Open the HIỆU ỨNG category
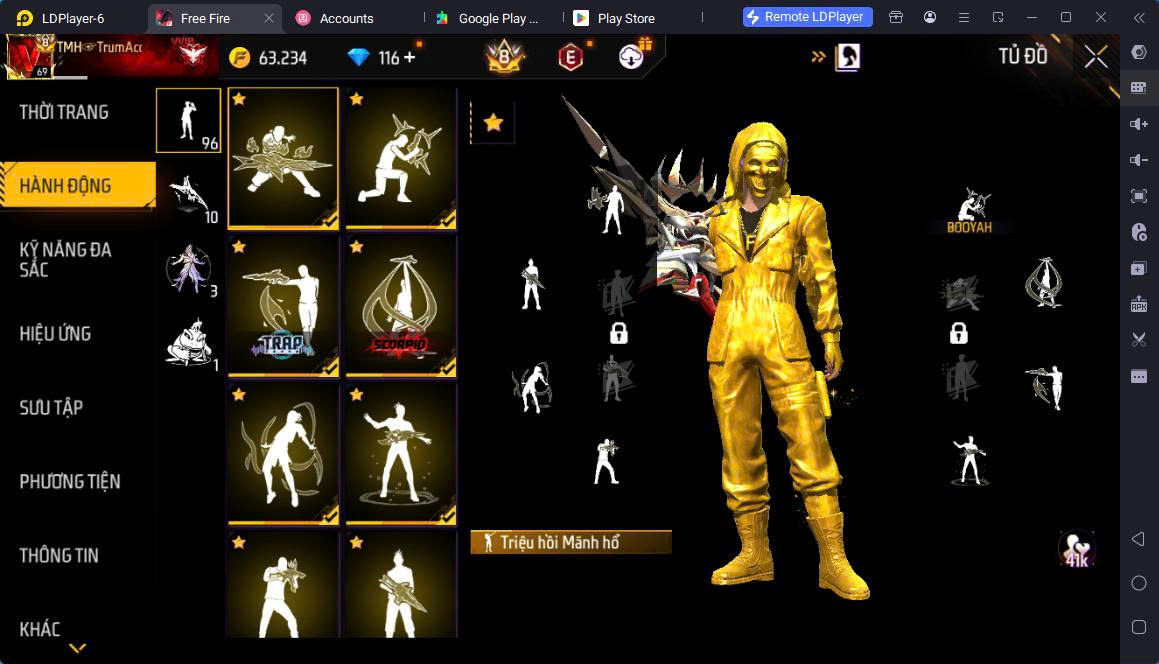The width and height of the screenshot is (1159, 664). click(56, 334)
